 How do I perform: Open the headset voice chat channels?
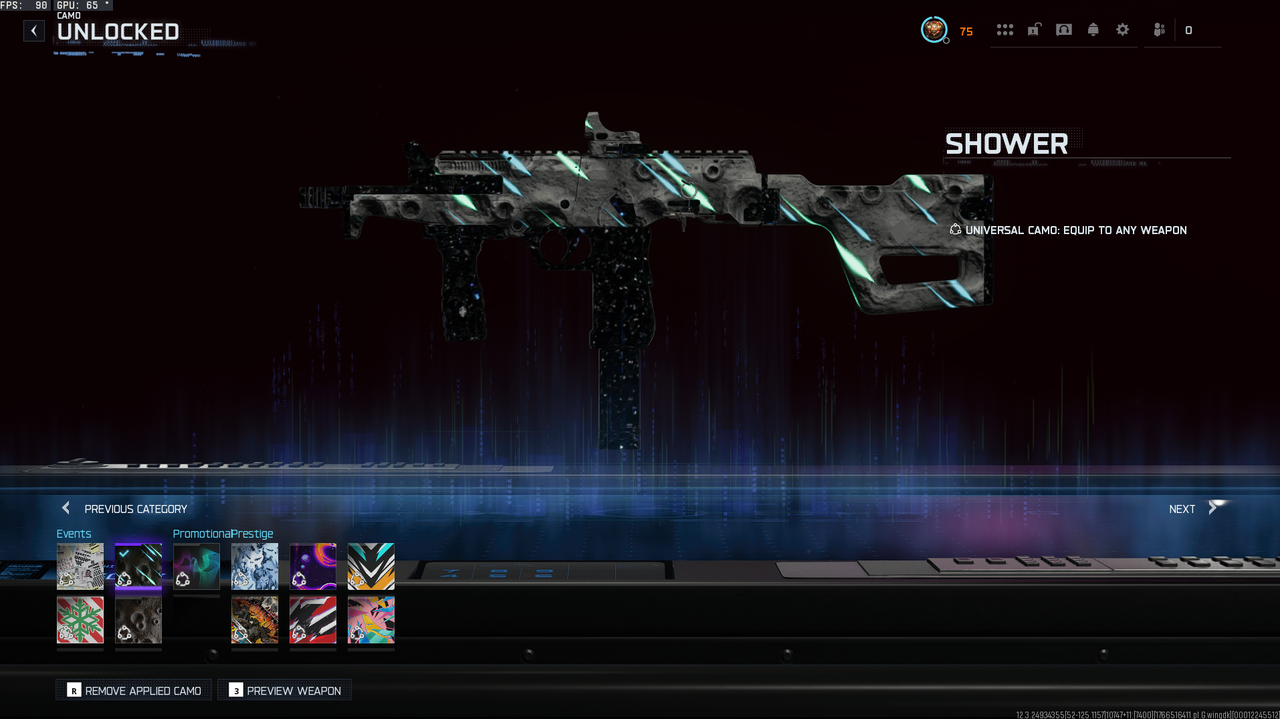click(1064, 30)
